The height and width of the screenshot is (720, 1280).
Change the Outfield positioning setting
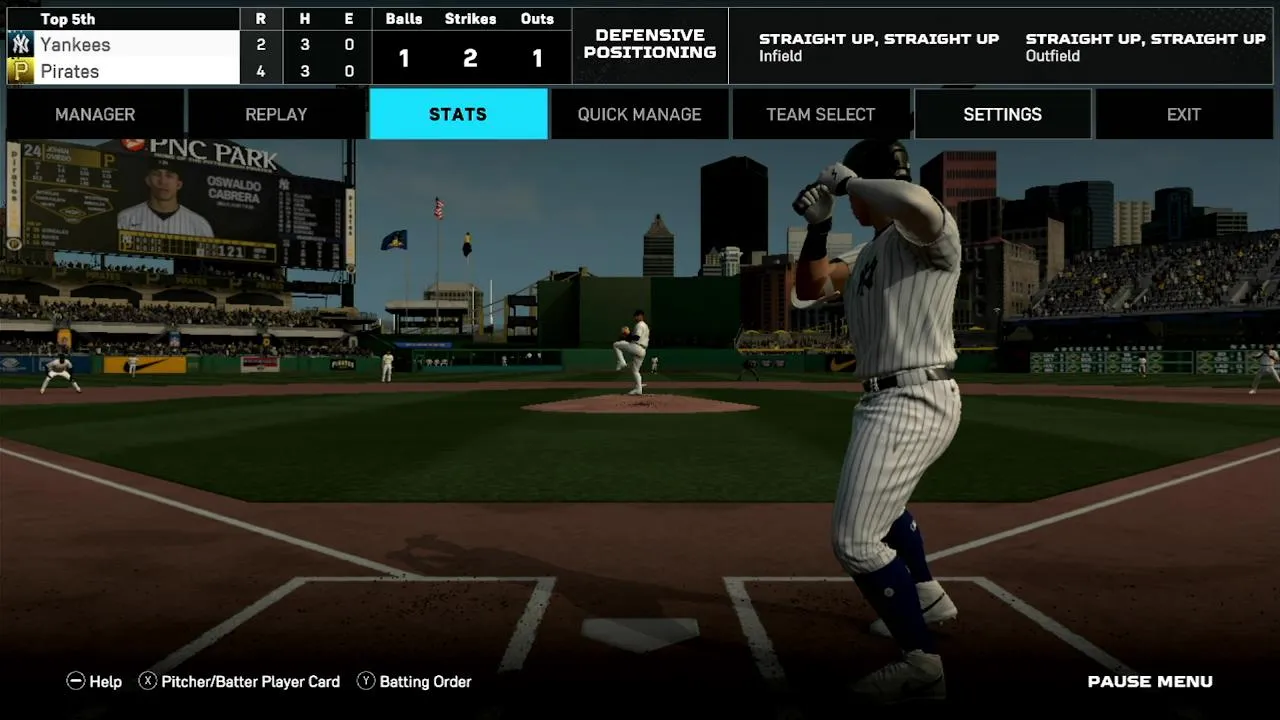[1145, 46]
